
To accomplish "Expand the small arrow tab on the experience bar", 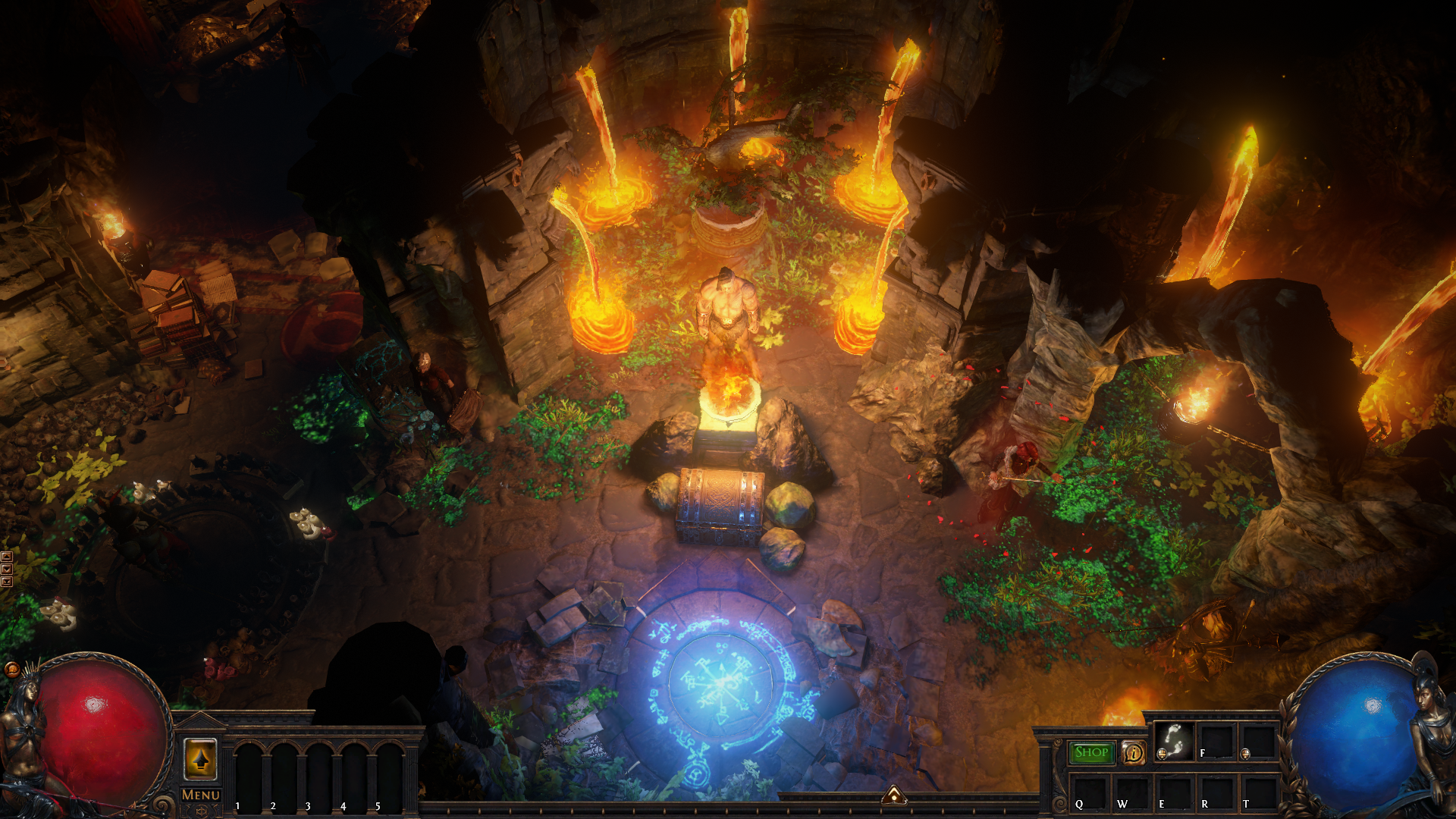I will (894, 795).
